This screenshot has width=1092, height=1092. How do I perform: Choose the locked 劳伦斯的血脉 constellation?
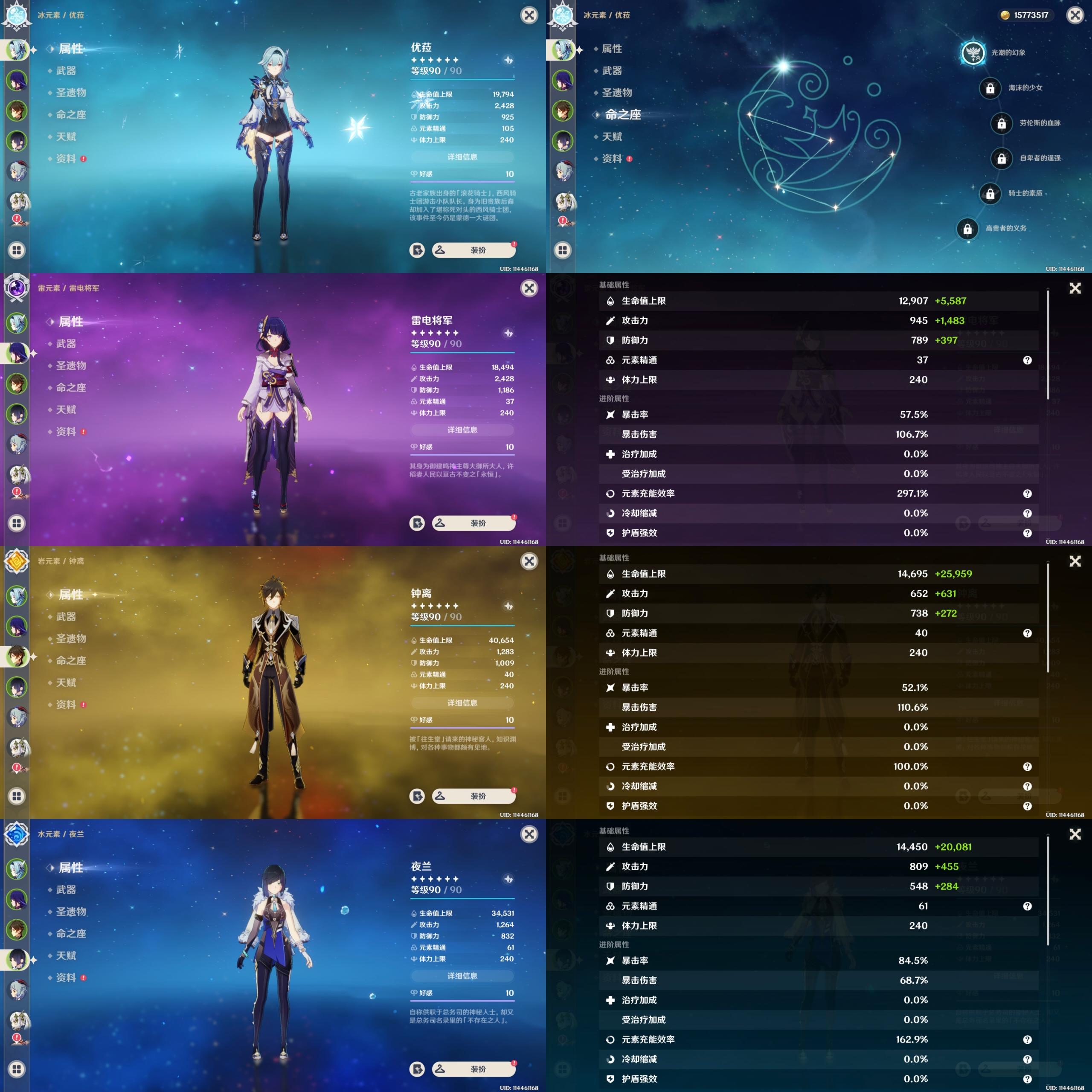tap(1001, 123)
